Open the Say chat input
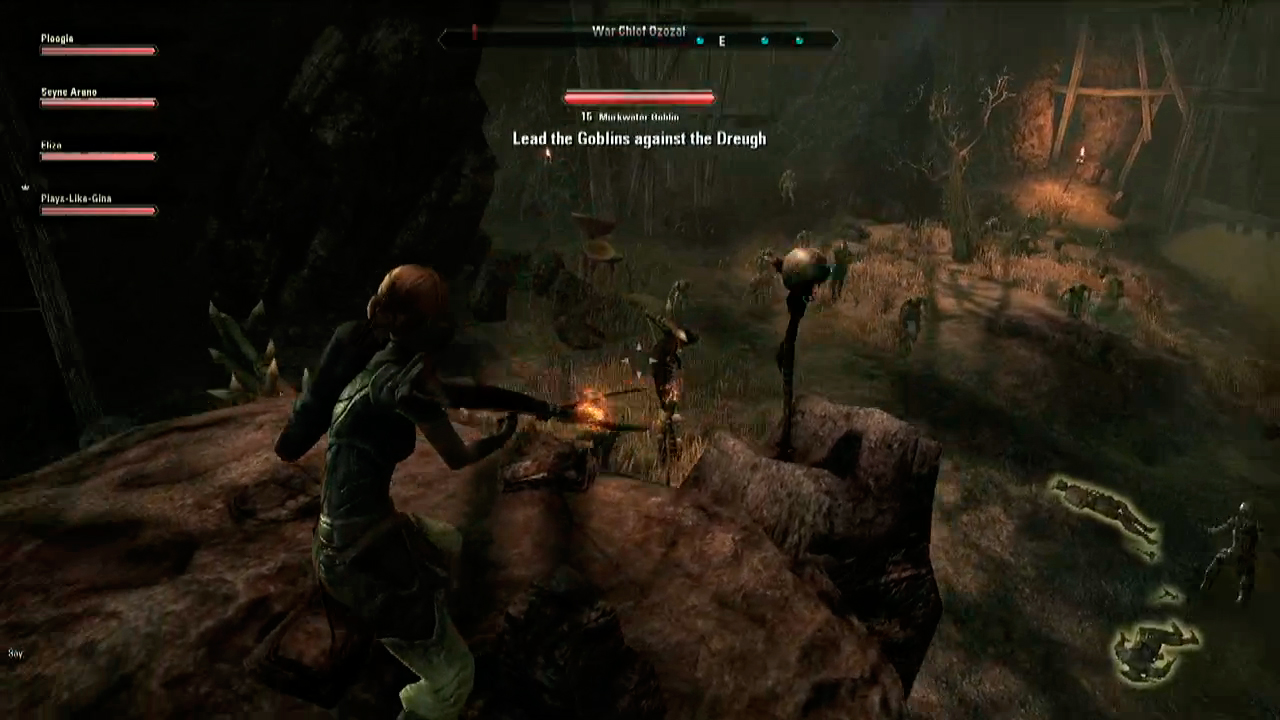 15,653
